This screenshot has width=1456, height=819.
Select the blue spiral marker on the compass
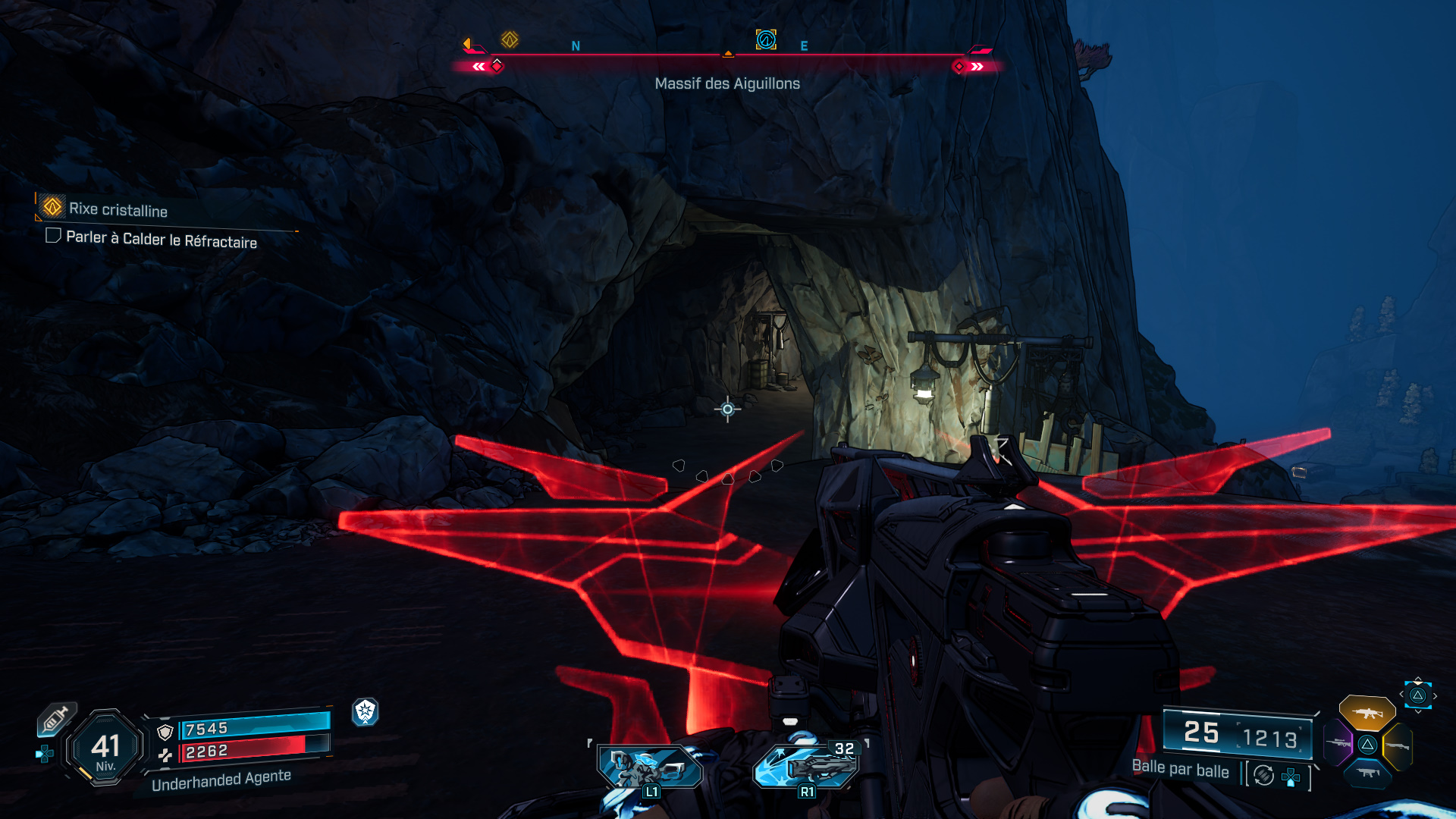click(x=766, y=39)
